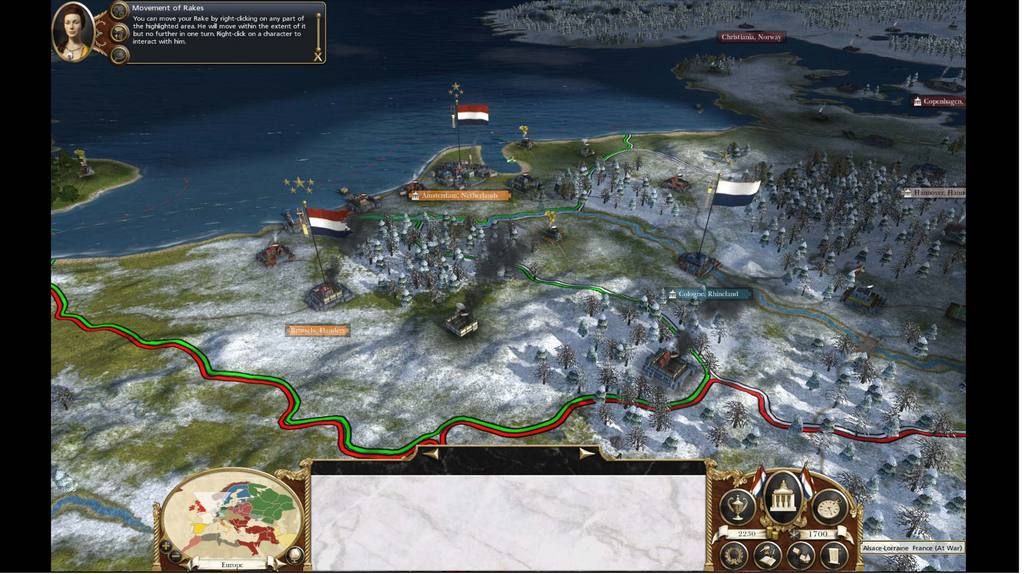Viewport: 1024px width, 574px height.
Task: Select the Brussels, Flanders city label
Action: (318, 330)
